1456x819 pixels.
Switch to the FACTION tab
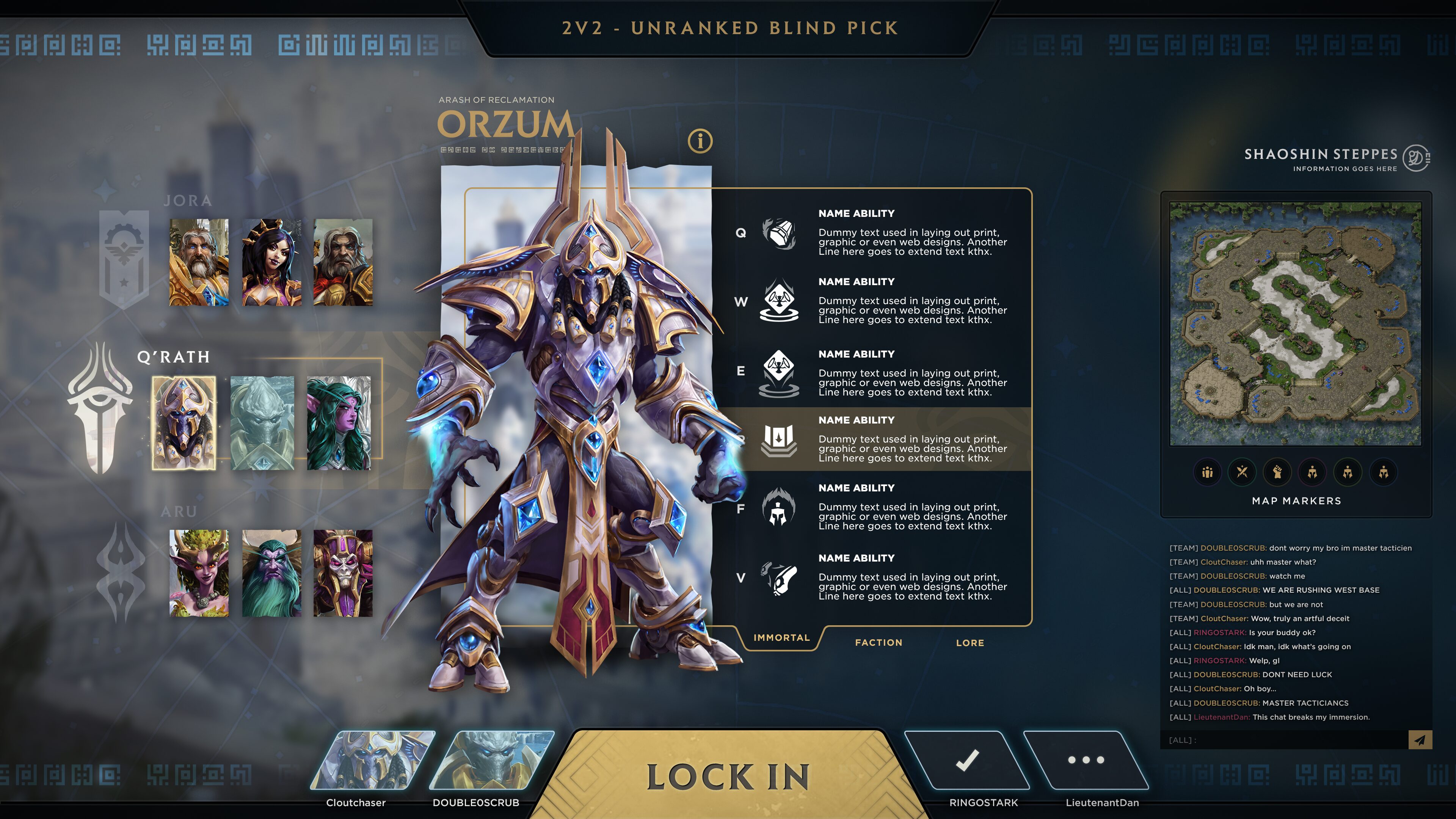(880, 642)
